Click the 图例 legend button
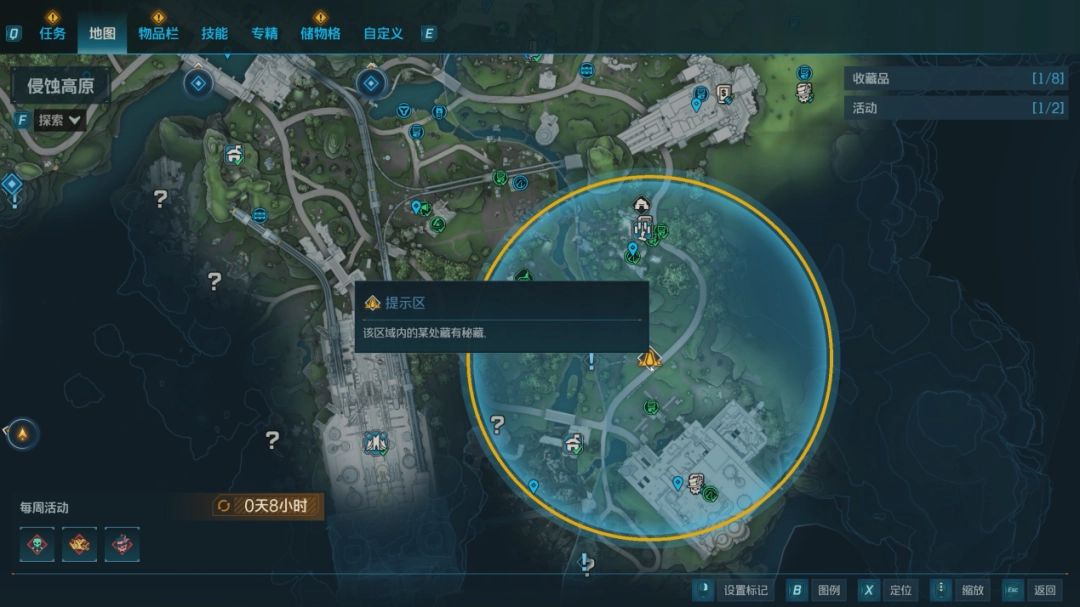The width and height of the screenshot is (1080, 607). [x=816, y=590]
